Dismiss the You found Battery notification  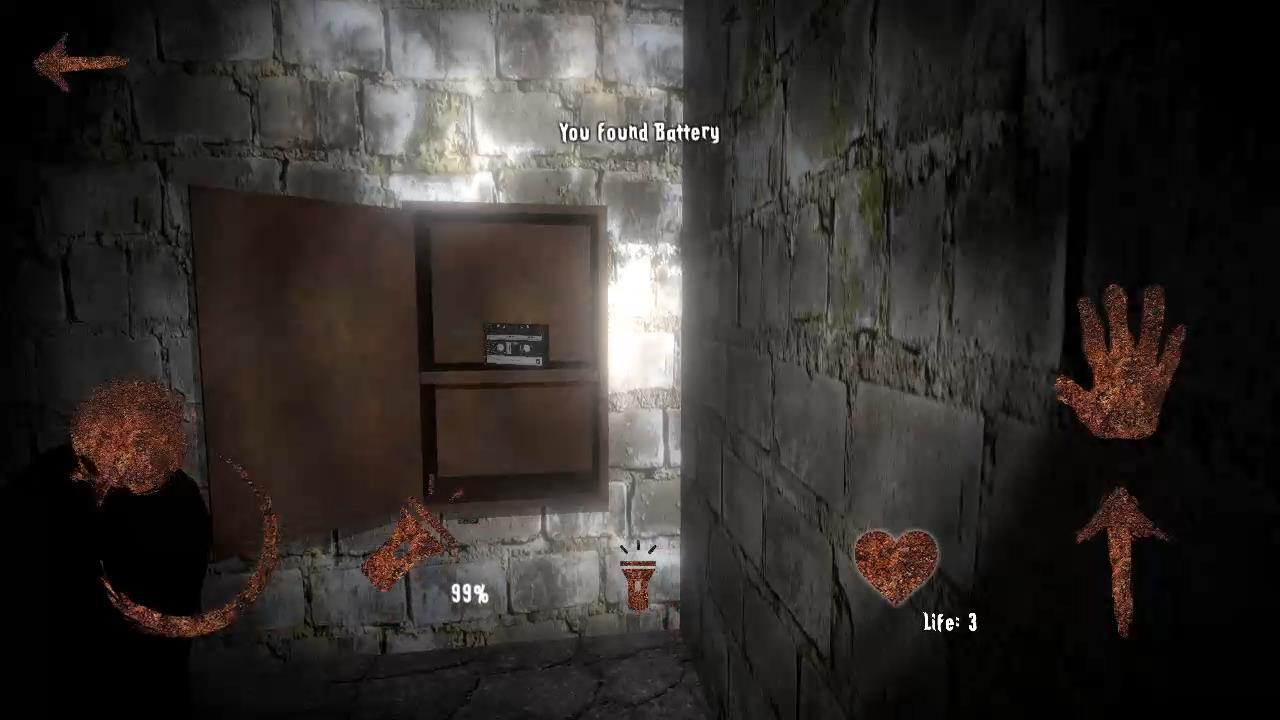click(x=639, y=132)
